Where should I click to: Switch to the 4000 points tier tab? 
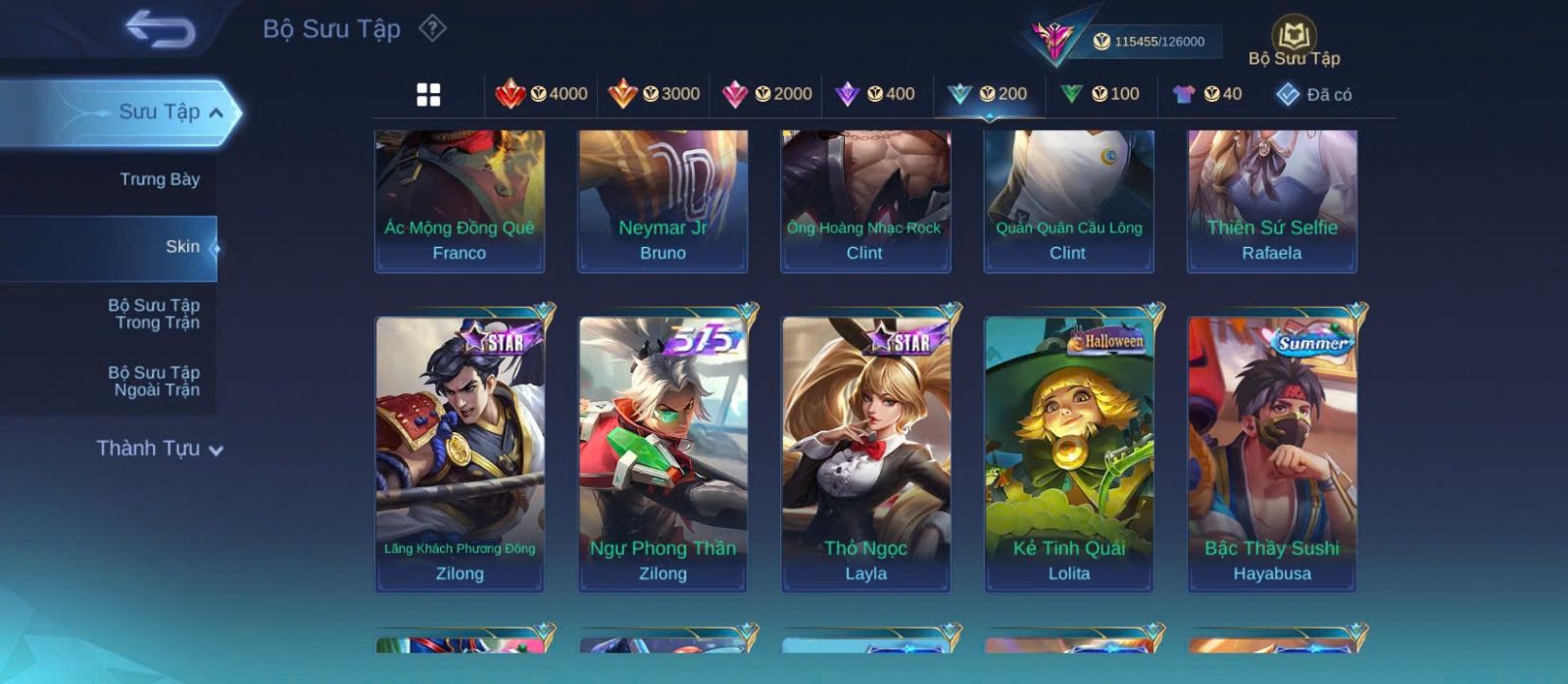(x=542, y=94)
